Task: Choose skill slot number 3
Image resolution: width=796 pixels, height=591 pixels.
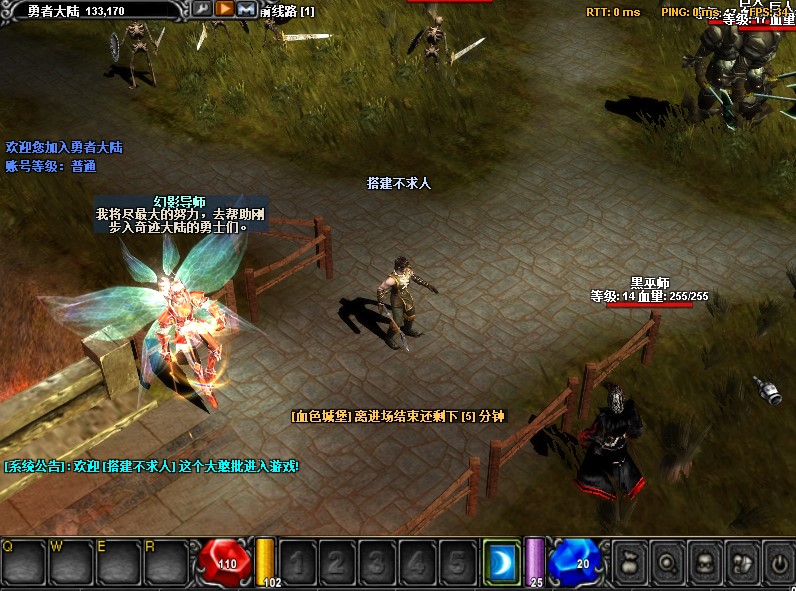Action: point(377,561)
